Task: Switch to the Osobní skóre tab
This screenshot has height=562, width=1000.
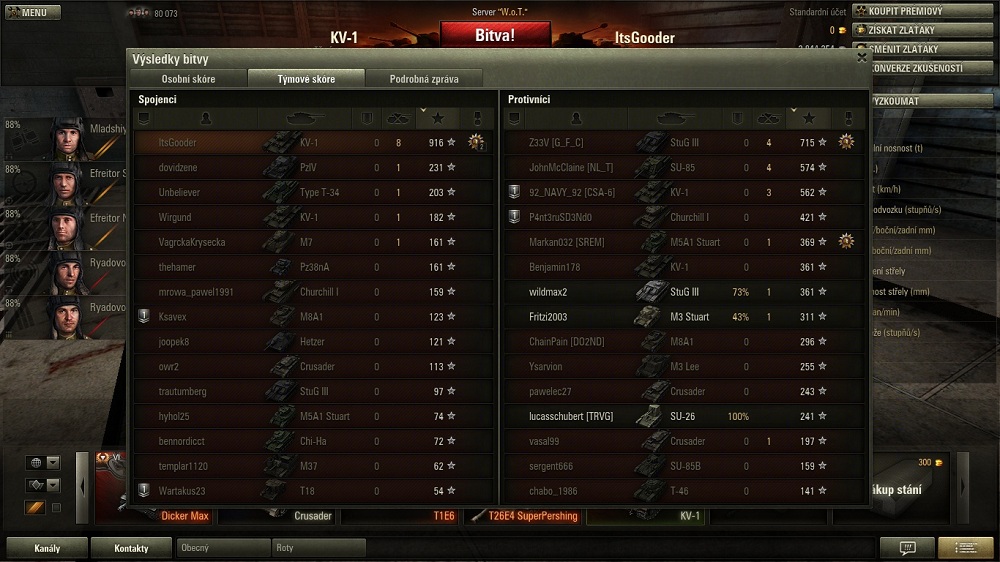Action: (189, 79)
